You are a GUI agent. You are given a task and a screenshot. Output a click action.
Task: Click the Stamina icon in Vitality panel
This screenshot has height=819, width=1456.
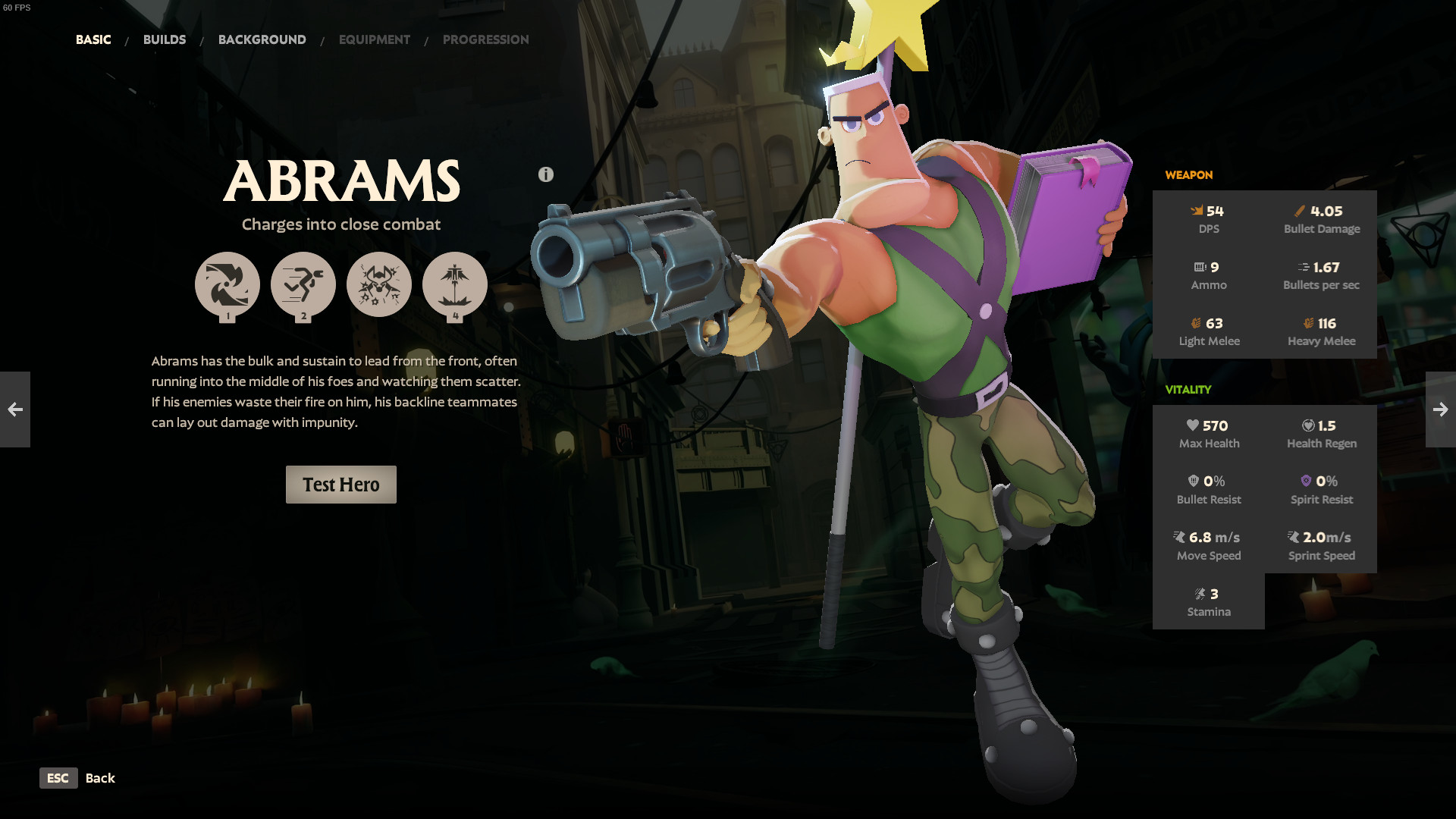coord(1200,594)
